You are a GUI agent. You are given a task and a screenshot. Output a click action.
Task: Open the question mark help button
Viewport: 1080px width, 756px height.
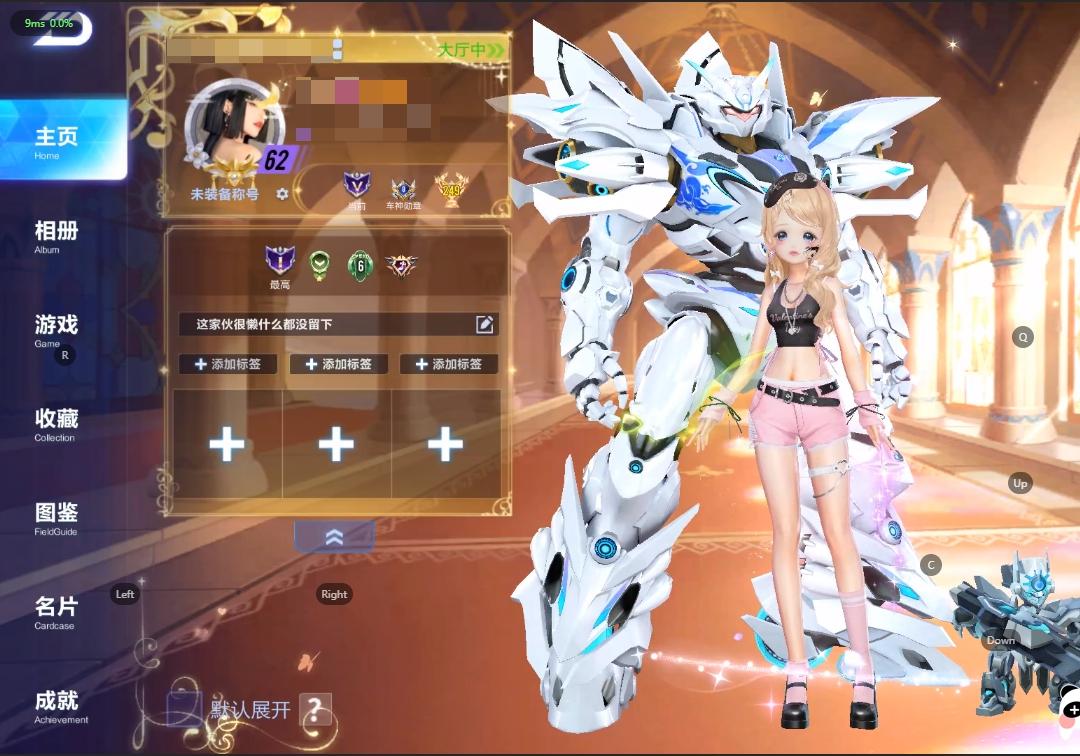(314, 710)
